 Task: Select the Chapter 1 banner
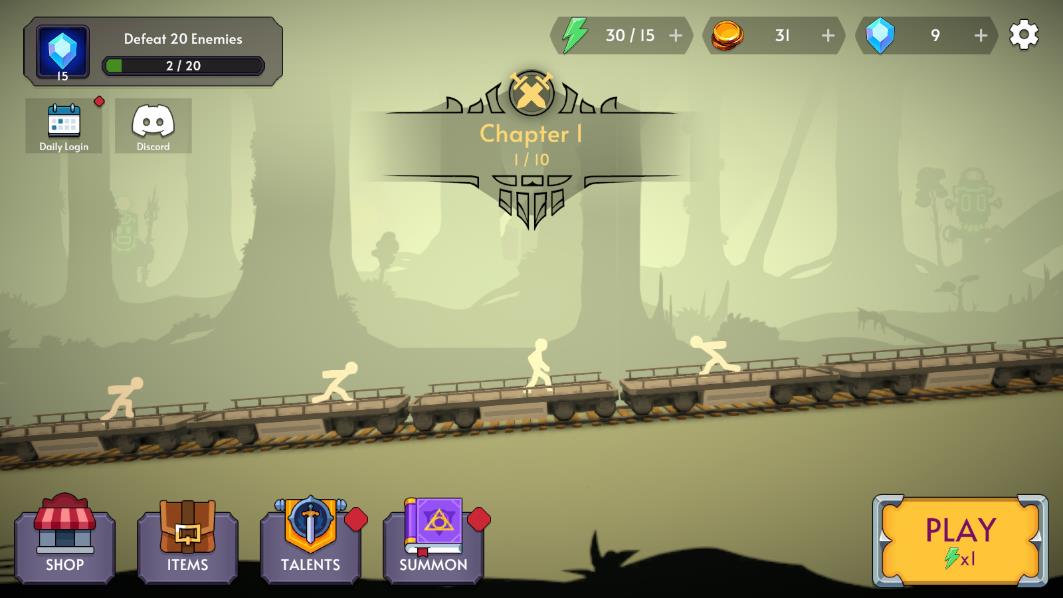tap(531, 142)
